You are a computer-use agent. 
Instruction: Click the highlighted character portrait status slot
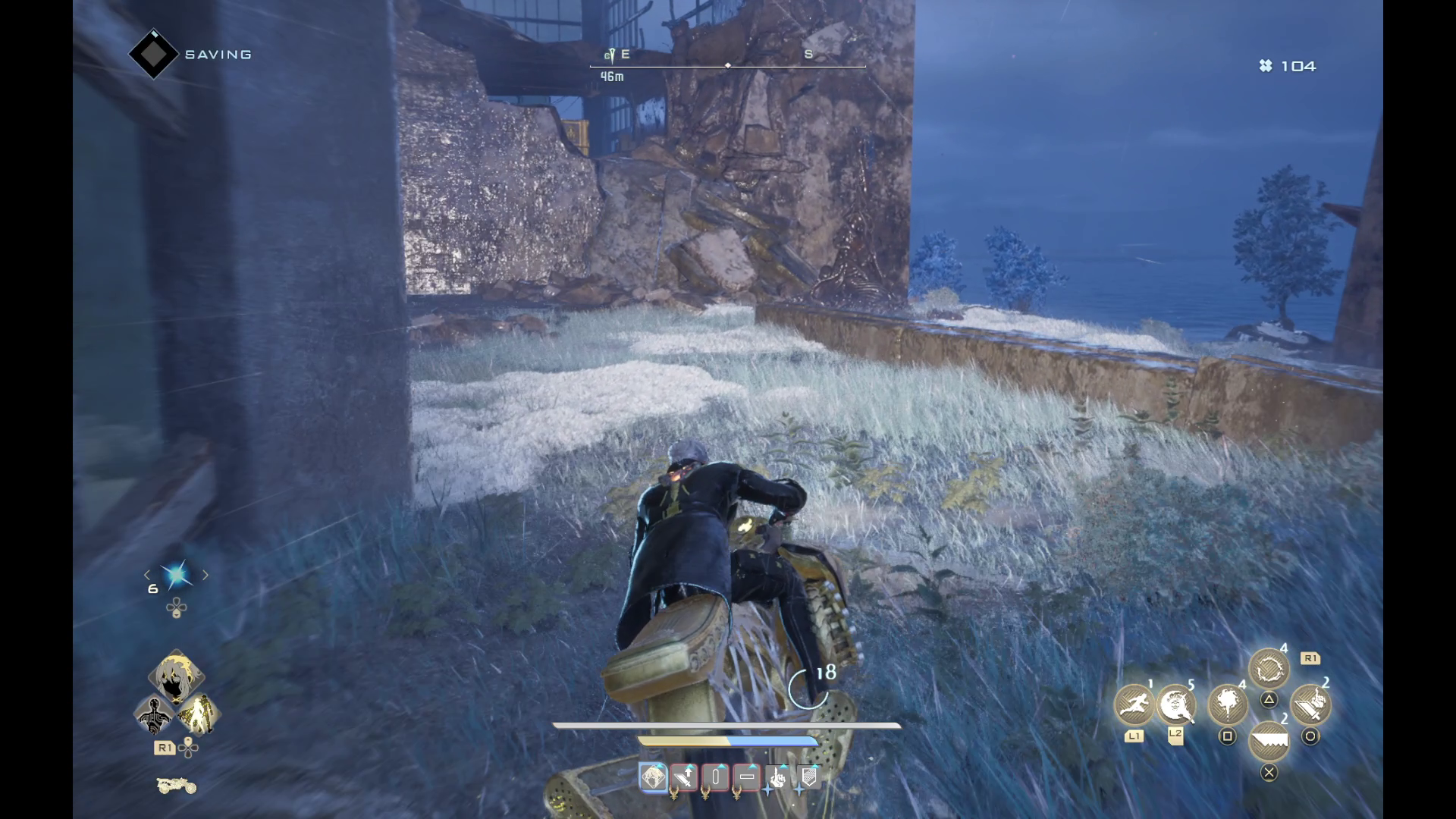point(653,777)
